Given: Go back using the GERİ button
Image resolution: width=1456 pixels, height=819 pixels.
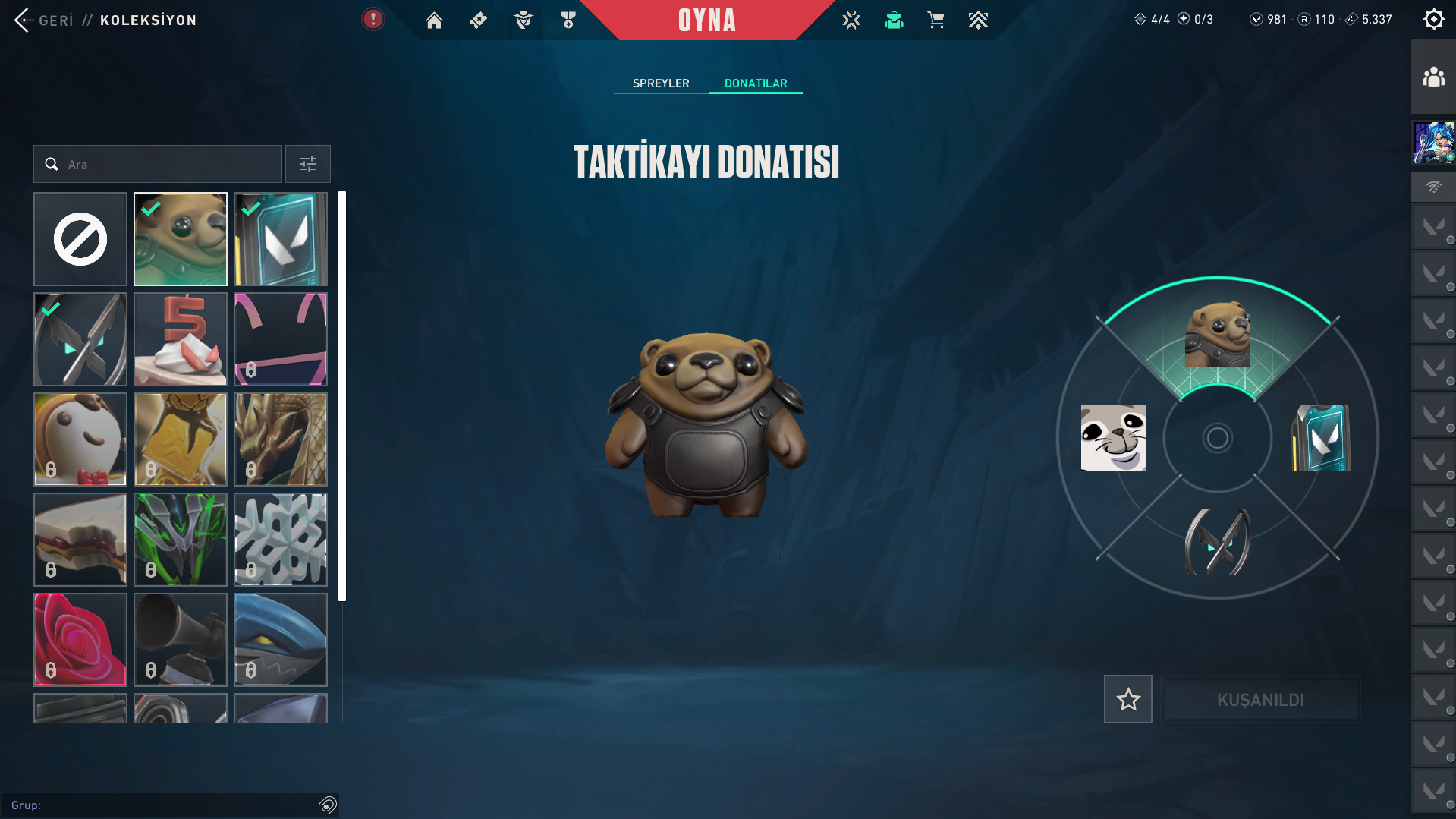Looking at the screenshot, I should point(44,20).
